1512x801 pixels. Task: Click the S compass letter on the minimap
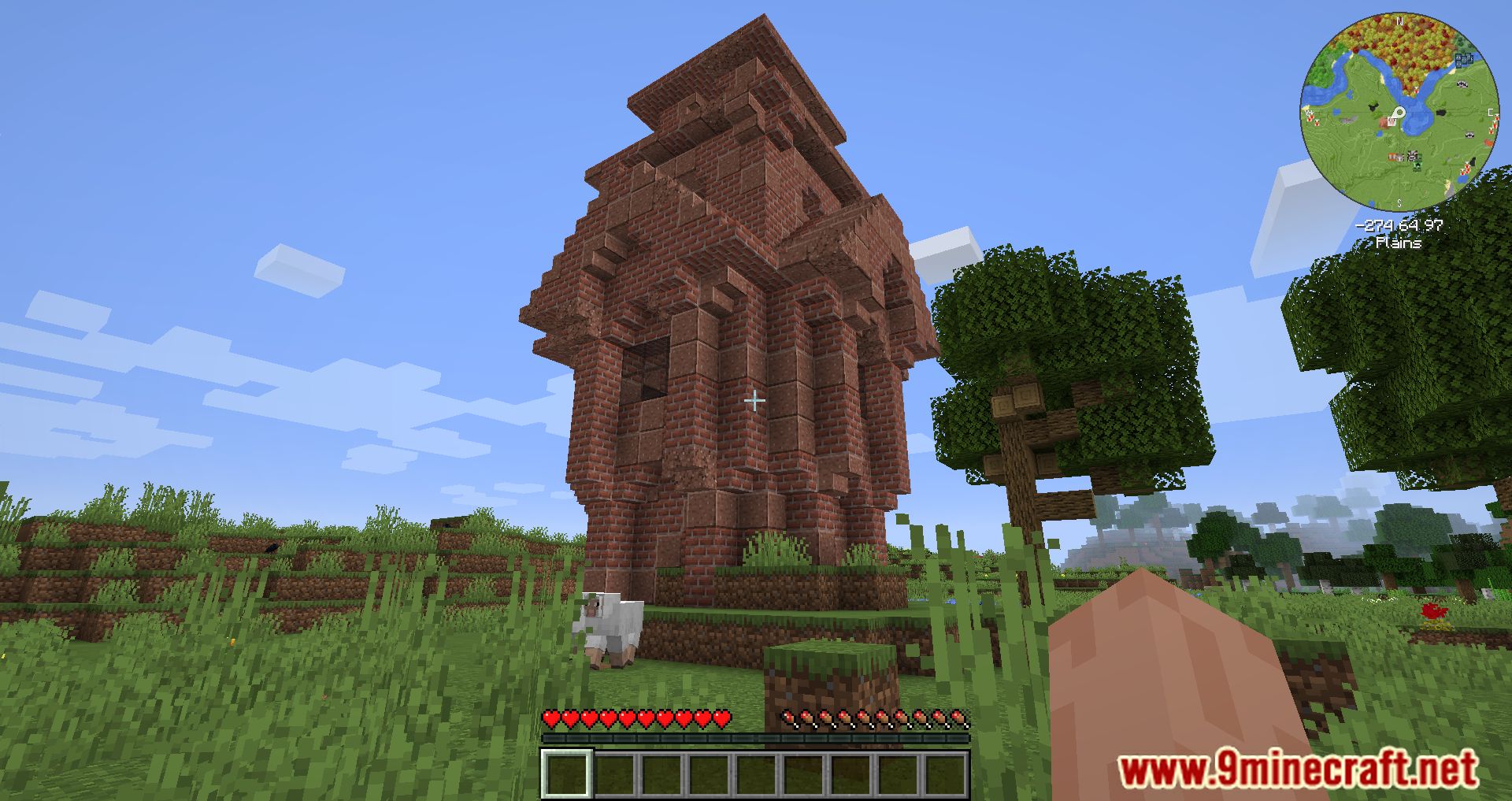point(1400,203)
